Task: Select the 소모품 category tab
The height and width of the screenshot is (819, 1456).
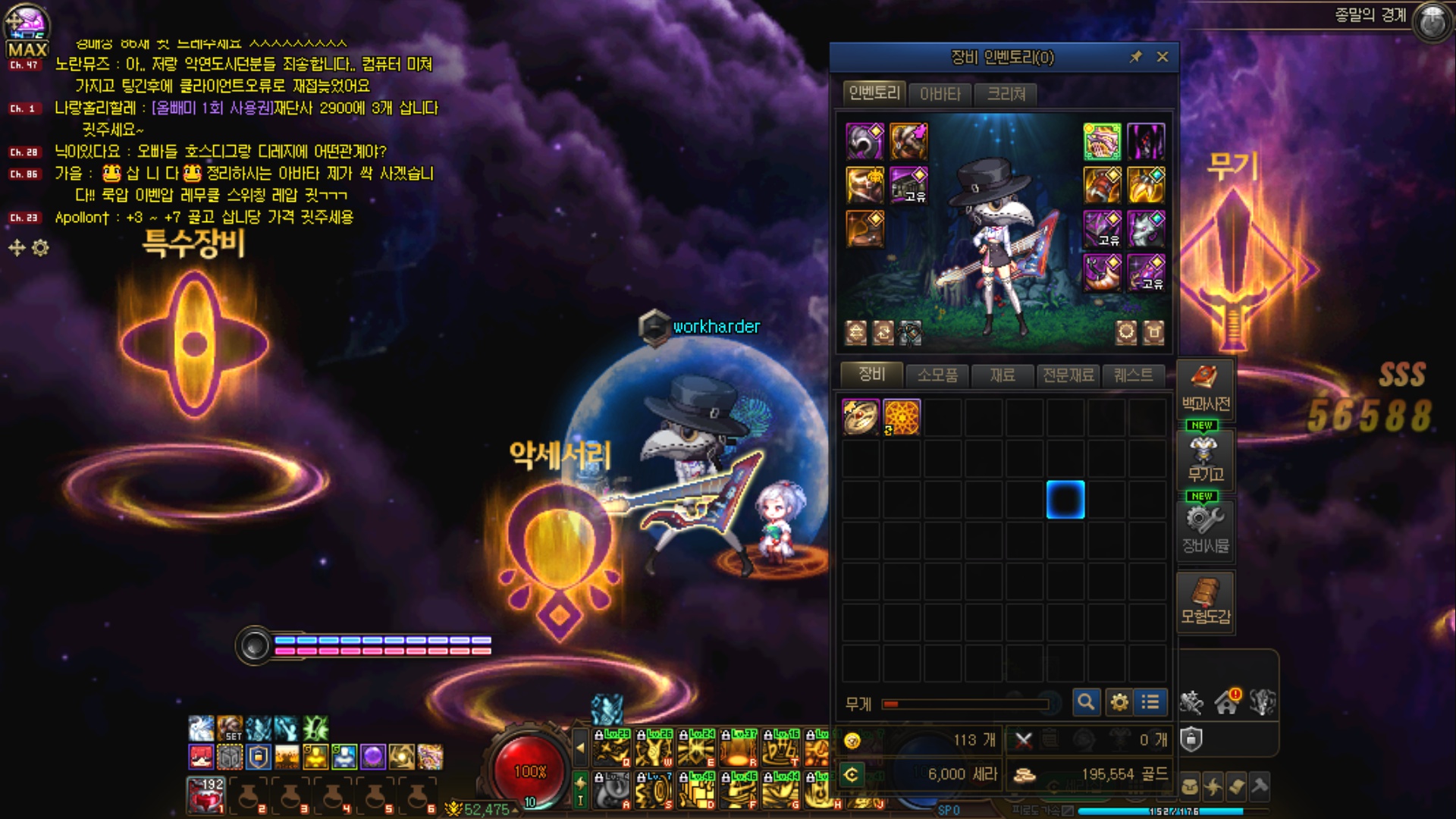Action: (x=937, y=375)
